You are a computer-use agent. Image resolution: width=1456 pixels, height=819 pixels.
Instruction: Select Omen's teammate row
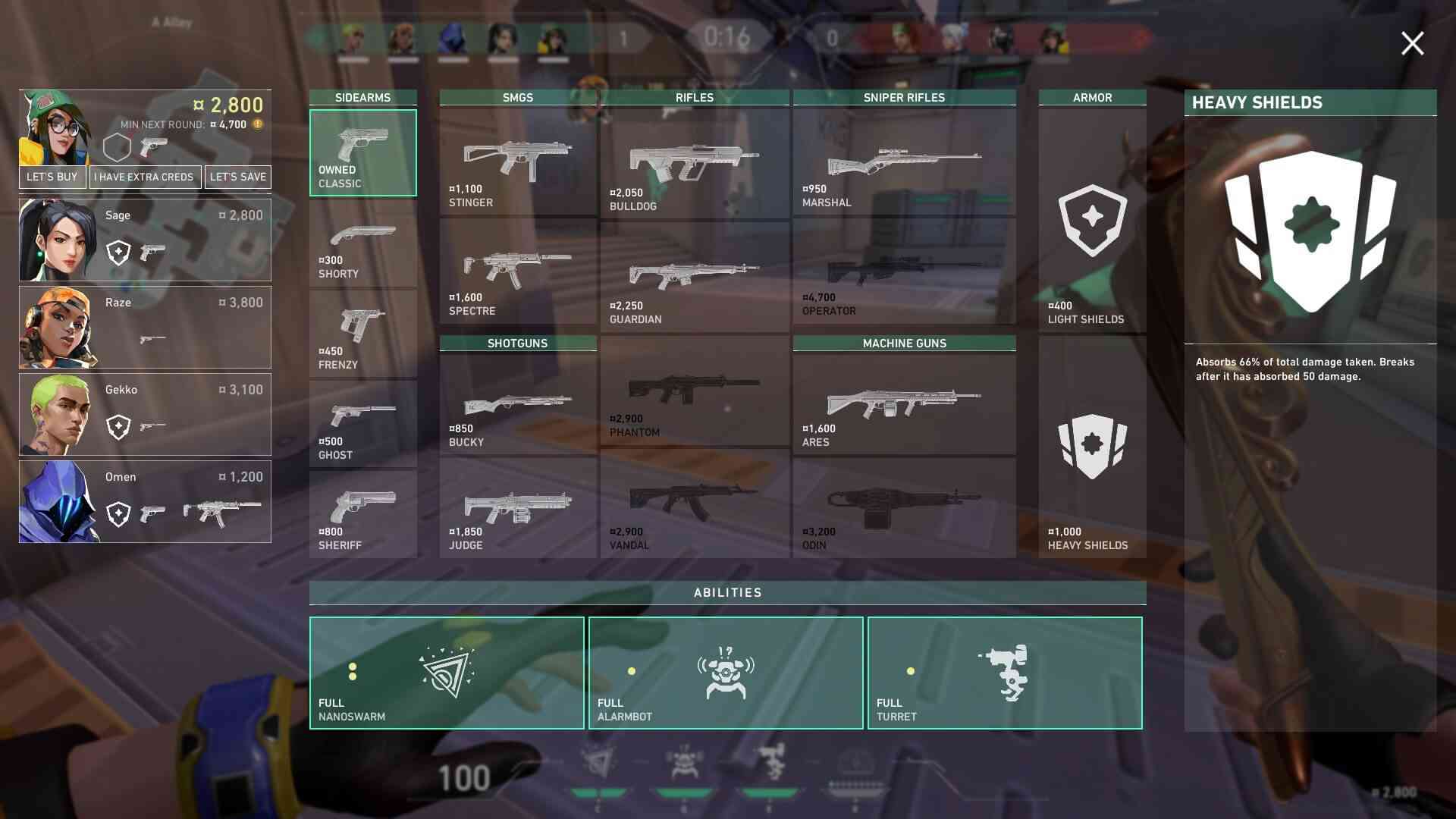[x=145, y=501]
